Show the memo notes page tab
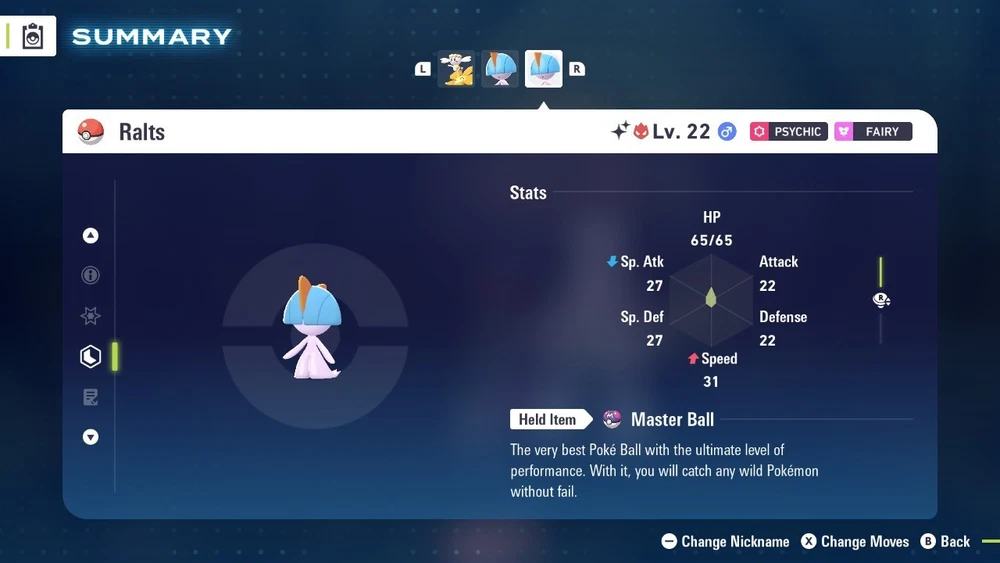This screenshot has height=563, width=1000. pos(91,397)
